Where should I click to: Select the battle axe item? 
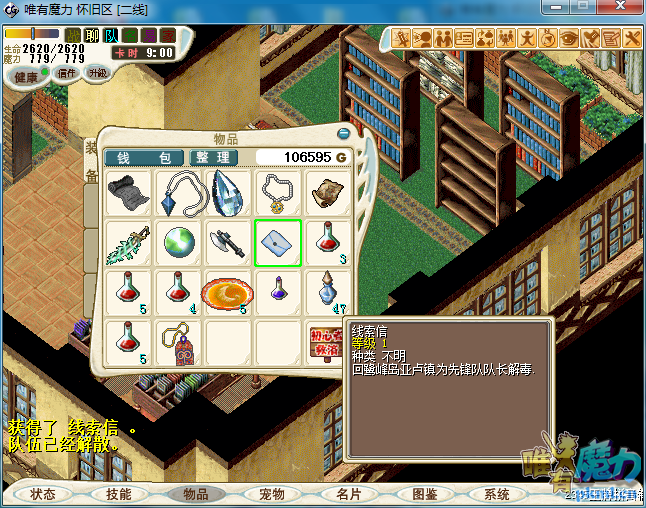227,243
